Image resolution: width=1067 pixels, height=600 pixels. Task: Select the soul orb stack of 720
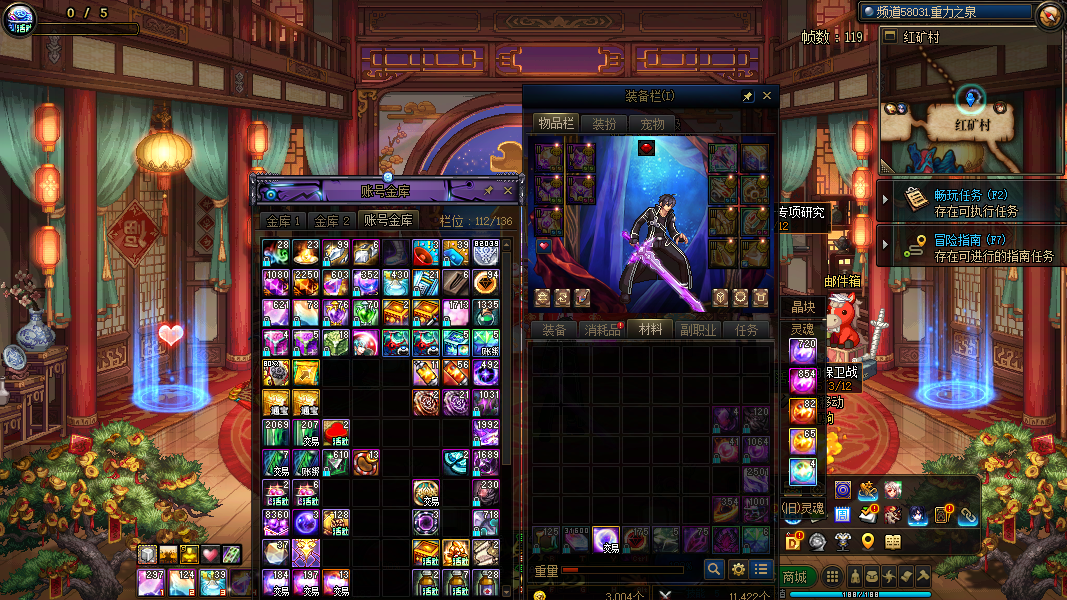(x=803, y=352)
